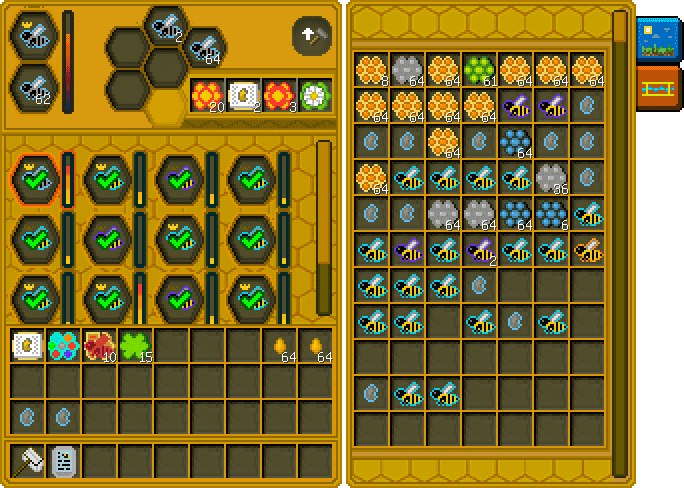Open the grey document item in hotbar
The image size is (684, 488).
[x=63, y=461]
